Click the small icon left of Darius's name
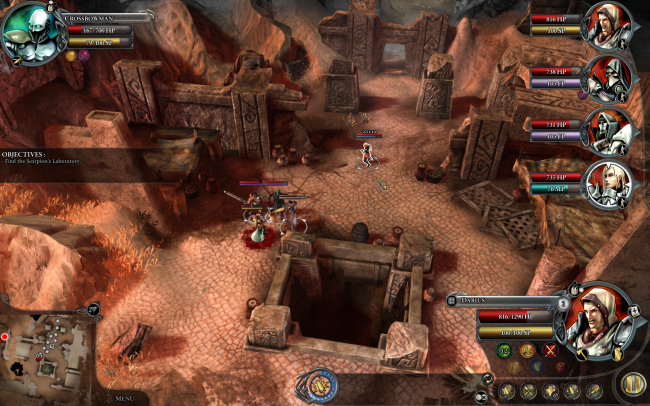 coord(454,299)
